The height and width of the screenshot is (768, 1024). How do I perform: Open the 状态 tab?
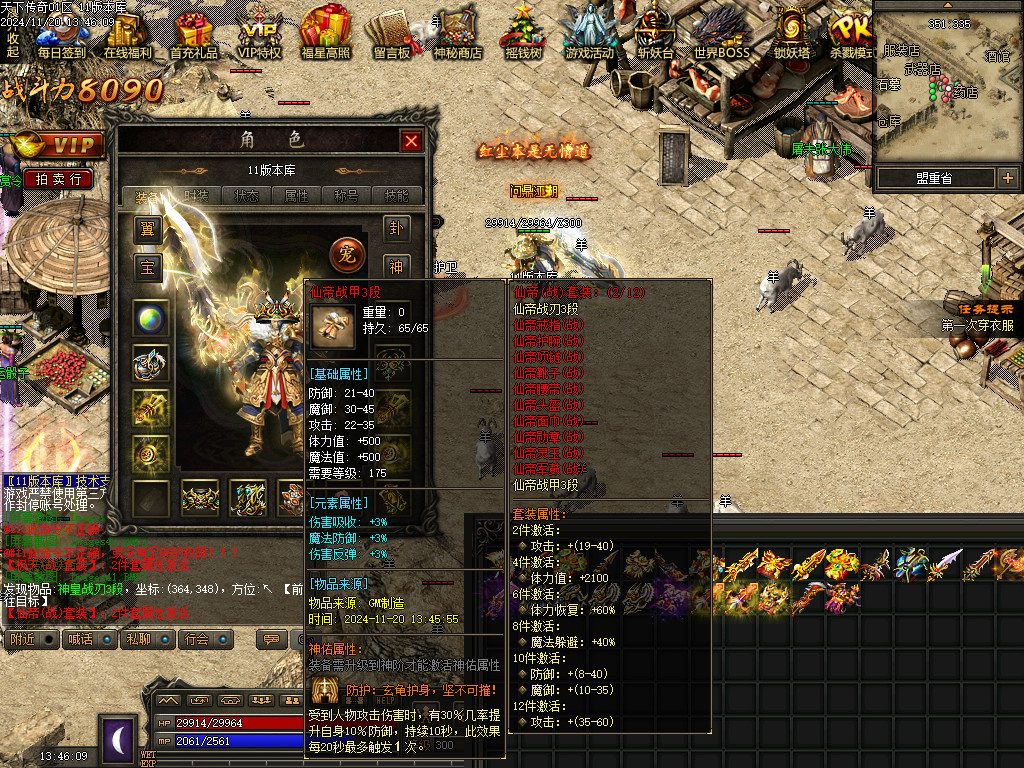pyautogui.click(x=246, y=196)
